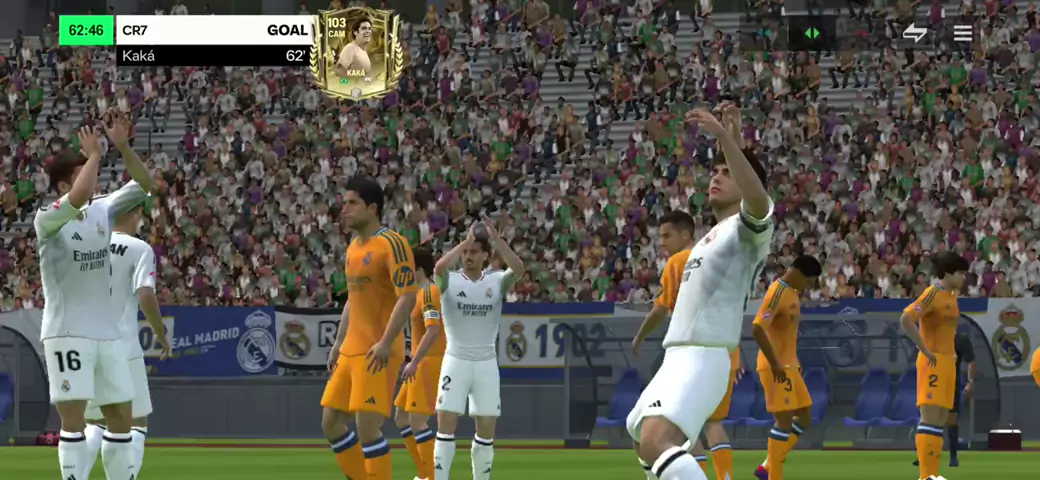Open the hamburger pause menu
The height and width of the screenshot is (480, 1040).
(x=962, y=33)
